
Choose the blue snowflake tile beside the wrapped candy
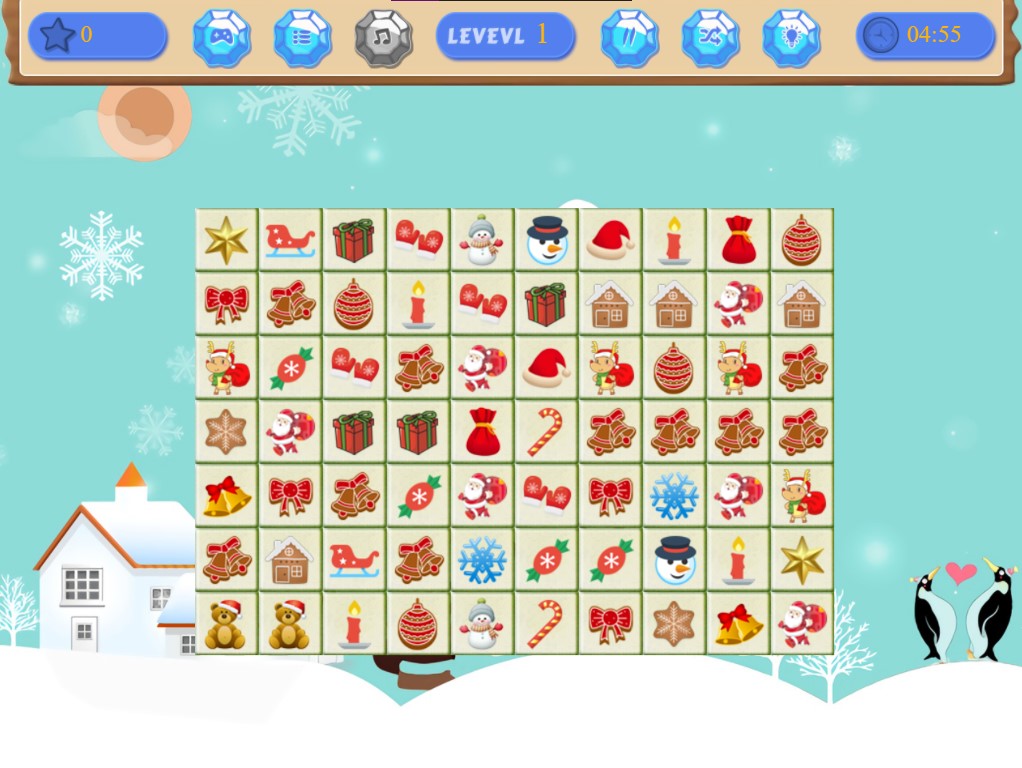point(482,560)
